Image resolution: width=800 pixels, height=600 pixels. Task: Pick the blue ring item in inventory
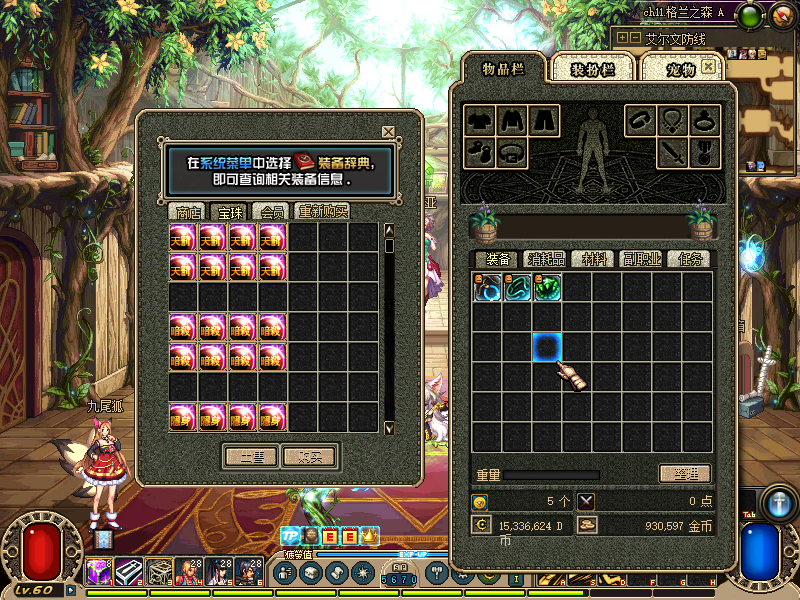pyautogui.click(x=487, y=287)
